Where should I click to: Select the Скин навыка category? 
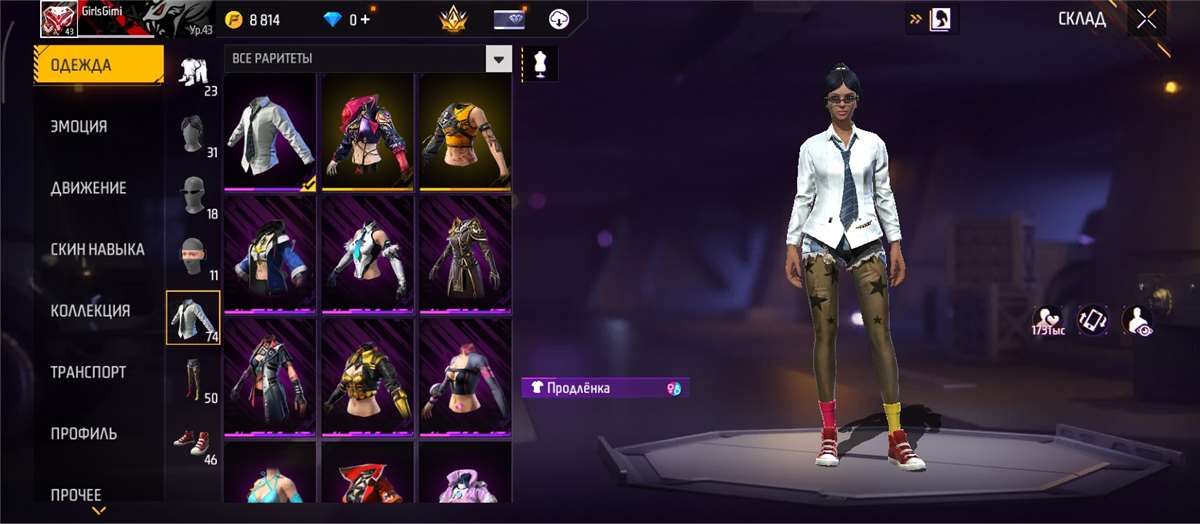point(97,249)
